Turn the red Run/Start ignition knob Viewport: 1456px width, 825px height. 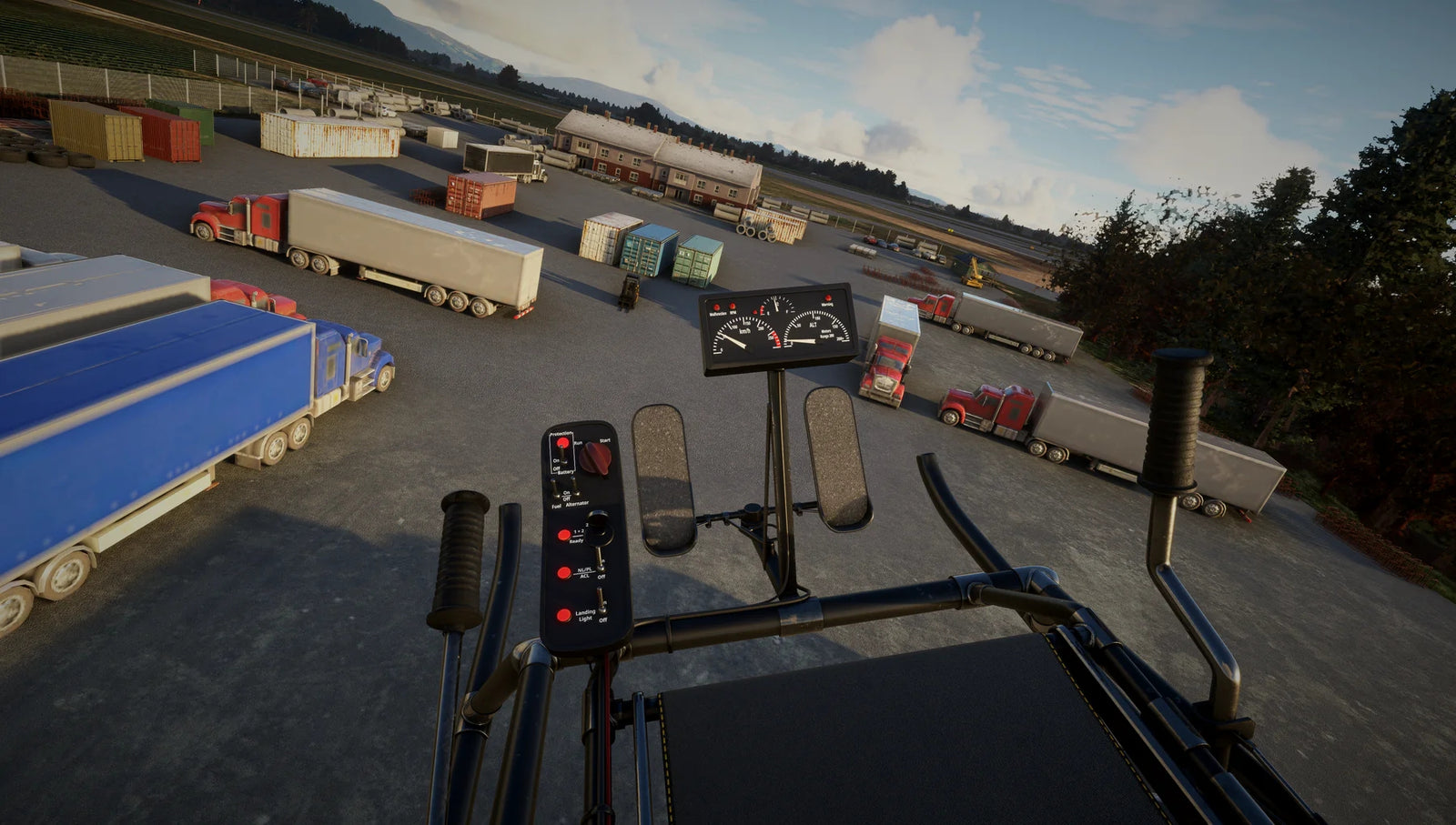coord(596,457)
